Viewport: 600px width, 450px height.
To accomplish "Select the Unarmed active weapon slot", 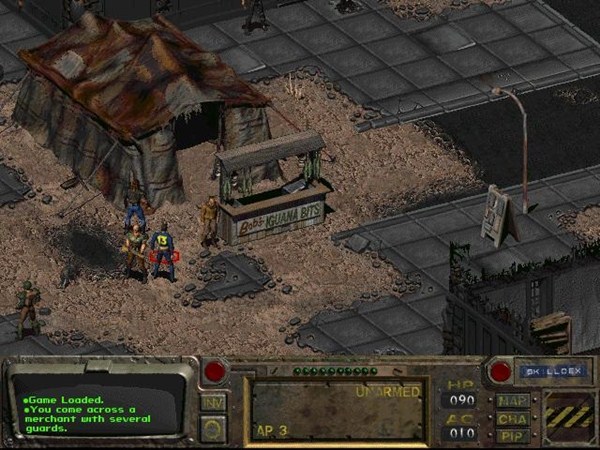I will tap(338, 411).
